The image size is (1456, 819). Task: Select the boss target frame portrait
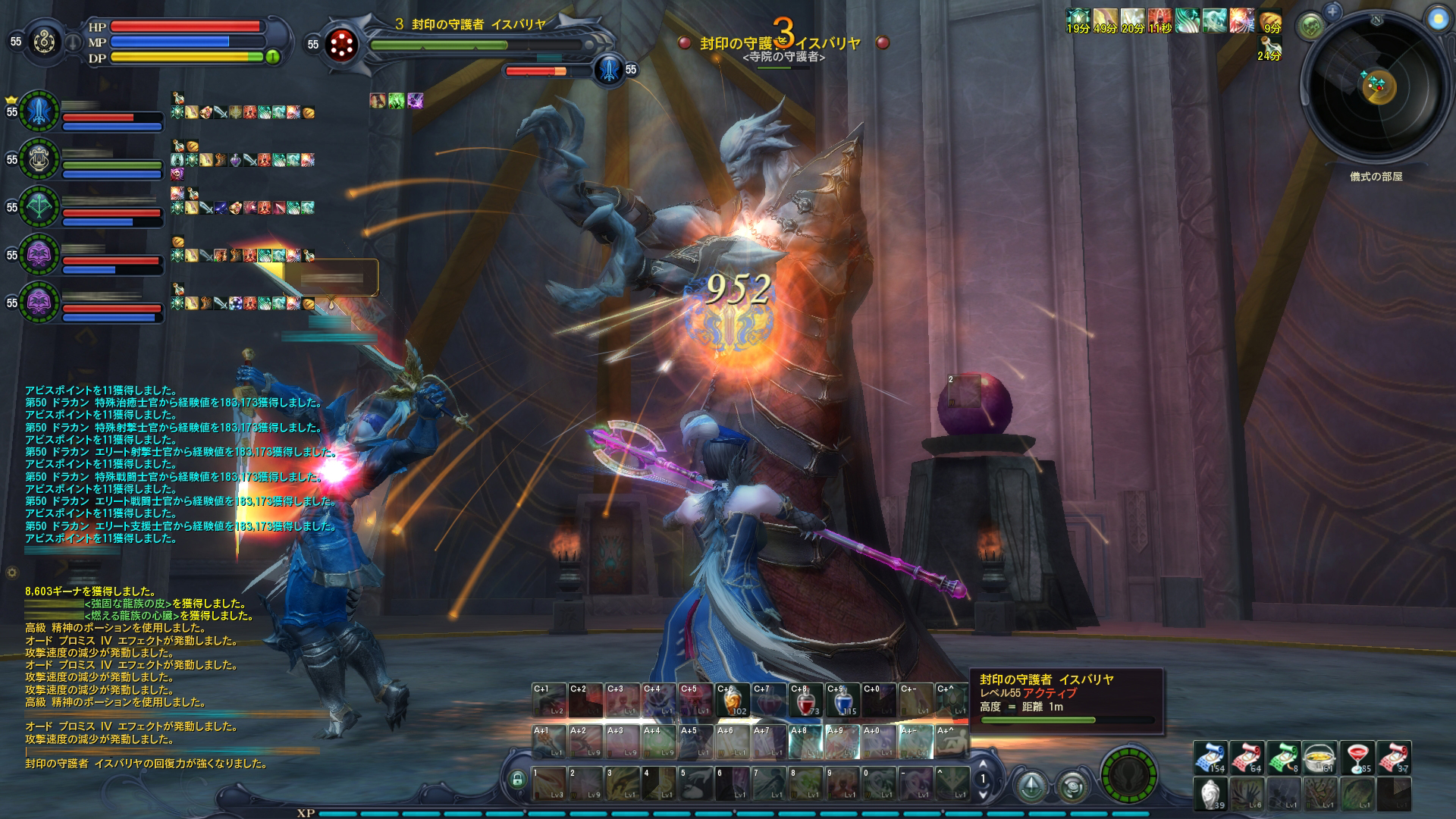[x=340, y=45]
